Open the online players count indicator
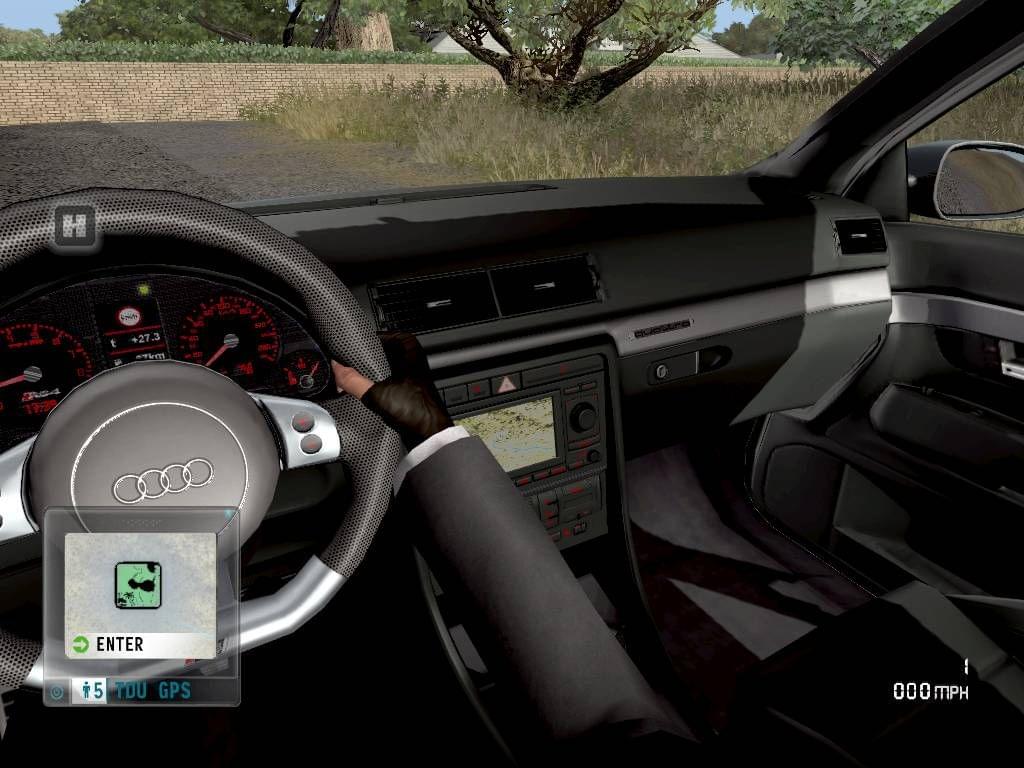Viewport: 1024px width, 768px height. 90,690
